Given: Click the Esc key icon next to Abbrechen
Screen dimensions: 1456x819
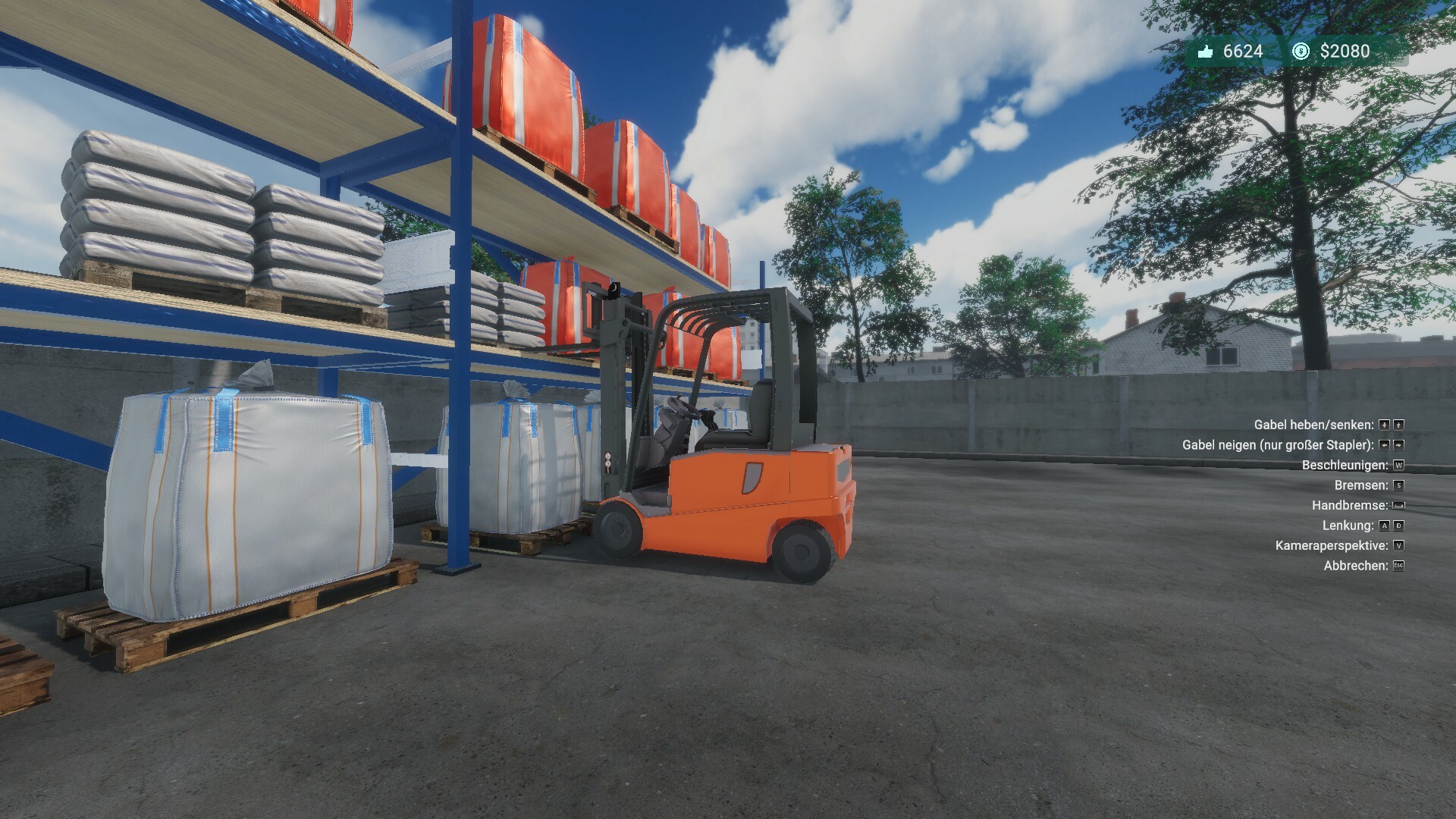Looking at the screenshot, I should (1398, 566).
